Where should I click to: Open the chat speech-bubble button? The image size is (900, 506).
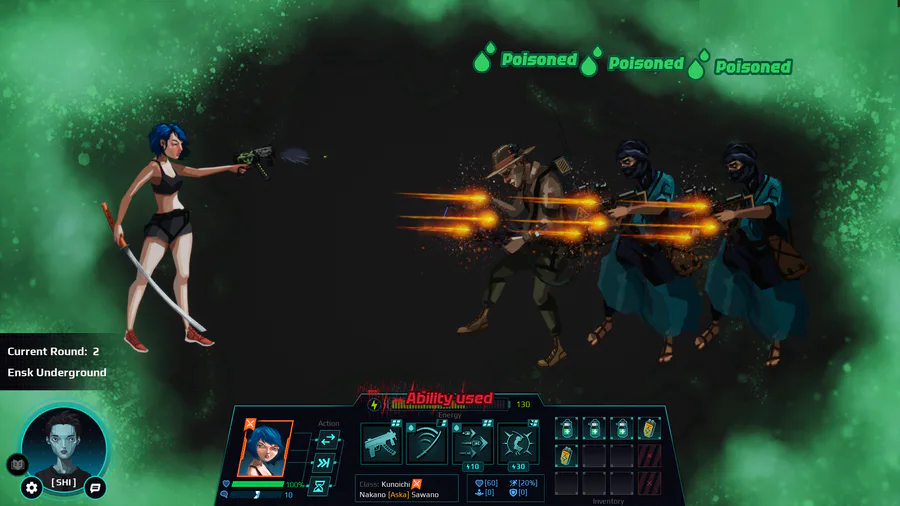(95, 488)
